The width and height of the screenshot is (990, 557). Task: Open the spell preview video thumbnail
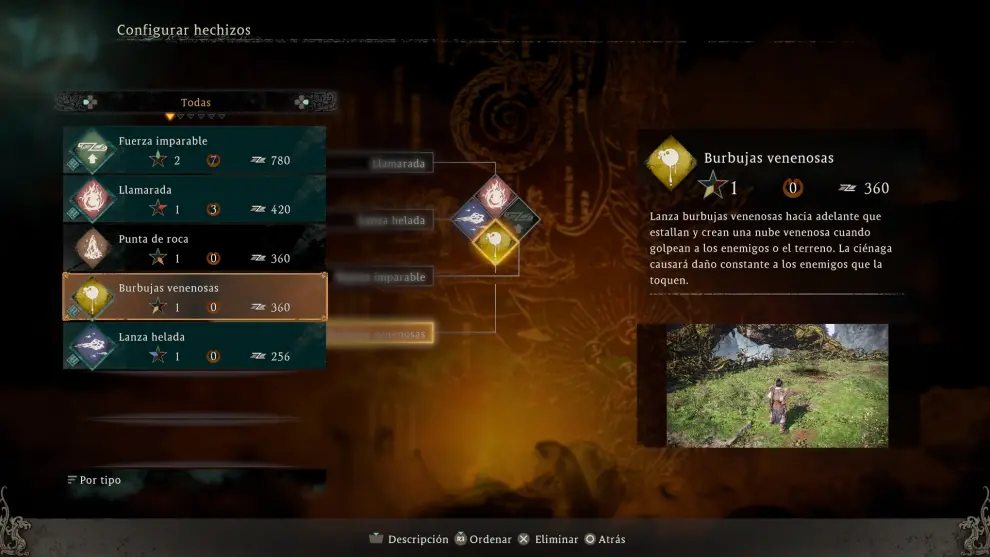pos(777,385)
